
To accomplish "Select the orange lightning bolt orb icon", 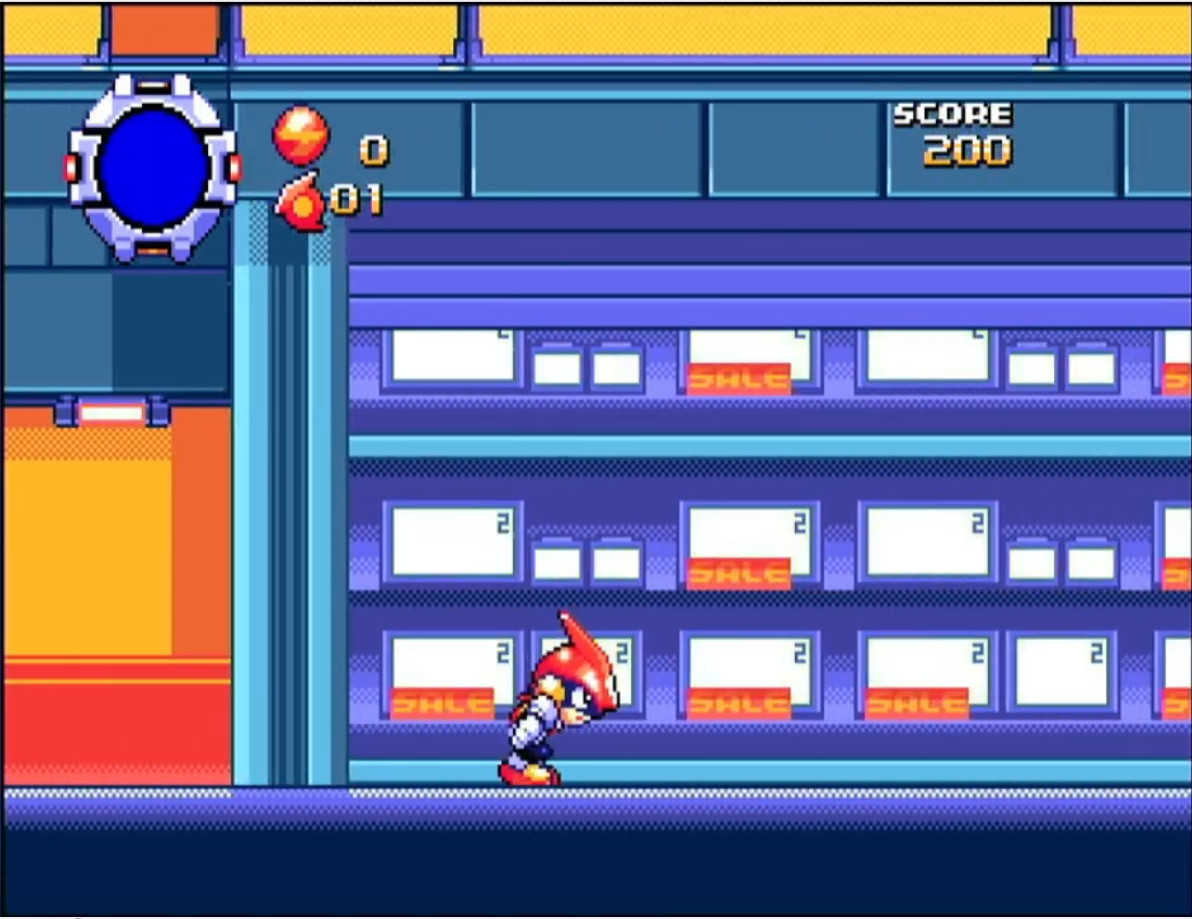I will click(x=300, y=135).
